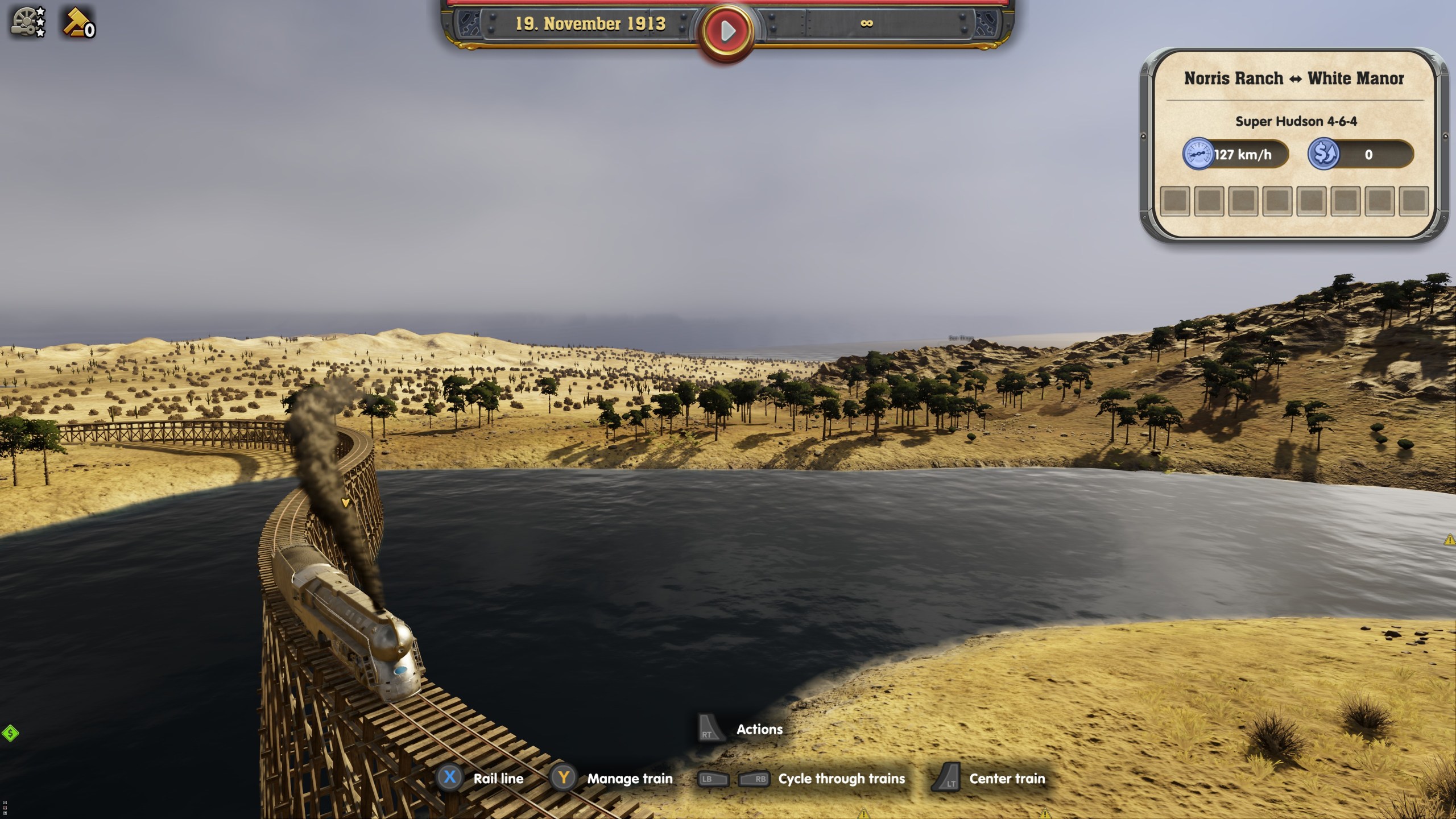Select the X Rail line option

(450, 779)
